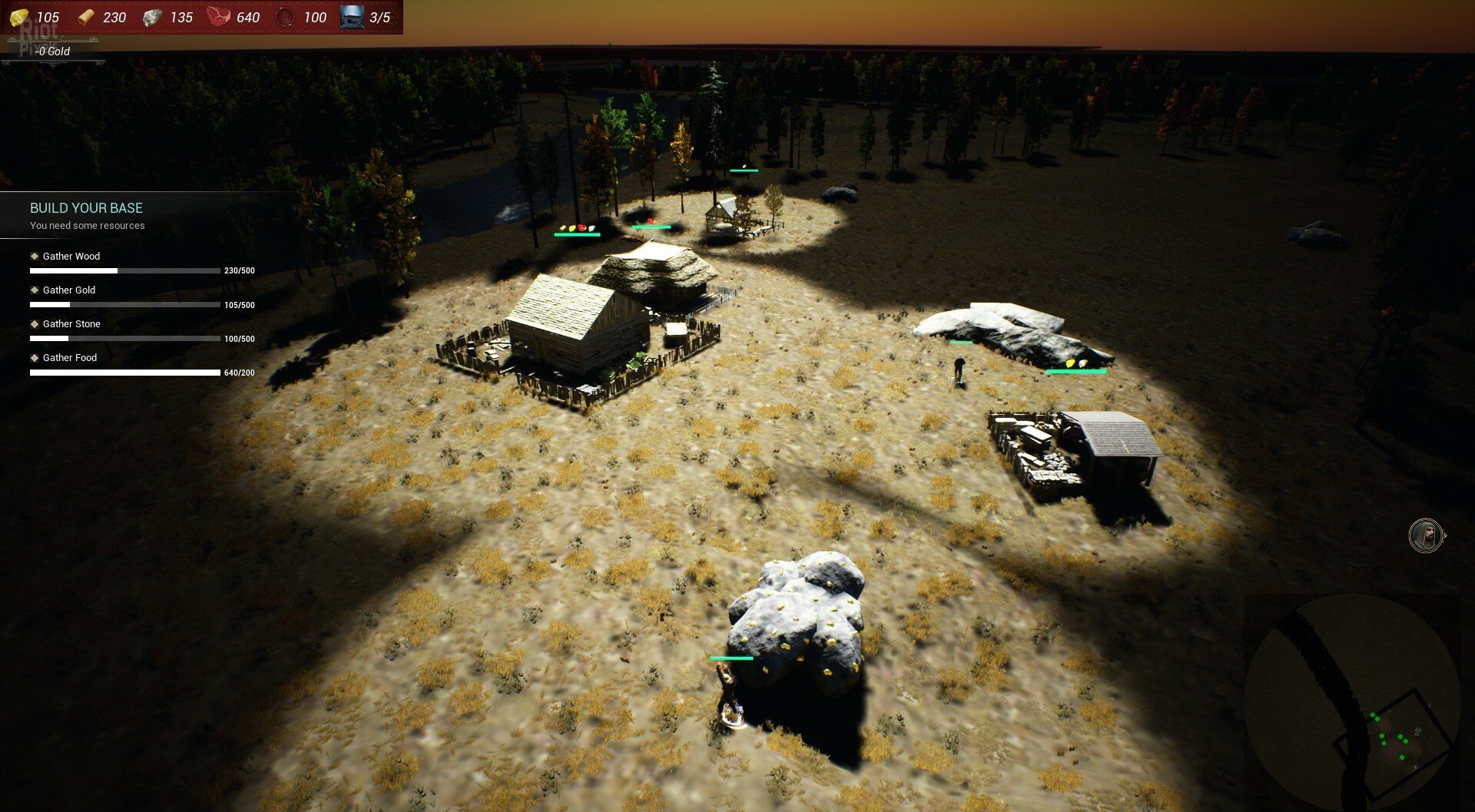Select the hooded hero portrait
This screenshot has width=1475, height=812.
1425,535
